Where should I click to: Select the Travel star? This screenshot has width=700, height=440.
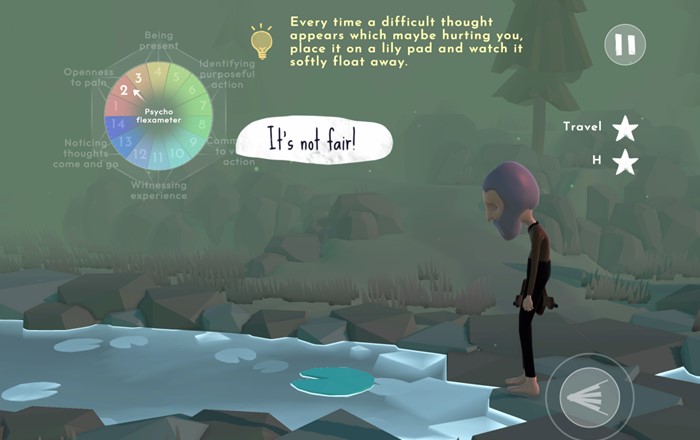[625, 128]
